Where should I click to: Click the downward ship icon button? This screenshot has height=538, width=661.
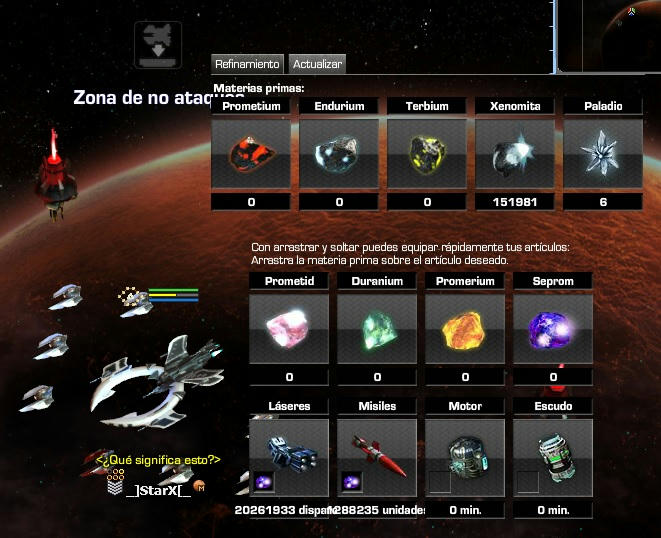[x=158, y=44]
